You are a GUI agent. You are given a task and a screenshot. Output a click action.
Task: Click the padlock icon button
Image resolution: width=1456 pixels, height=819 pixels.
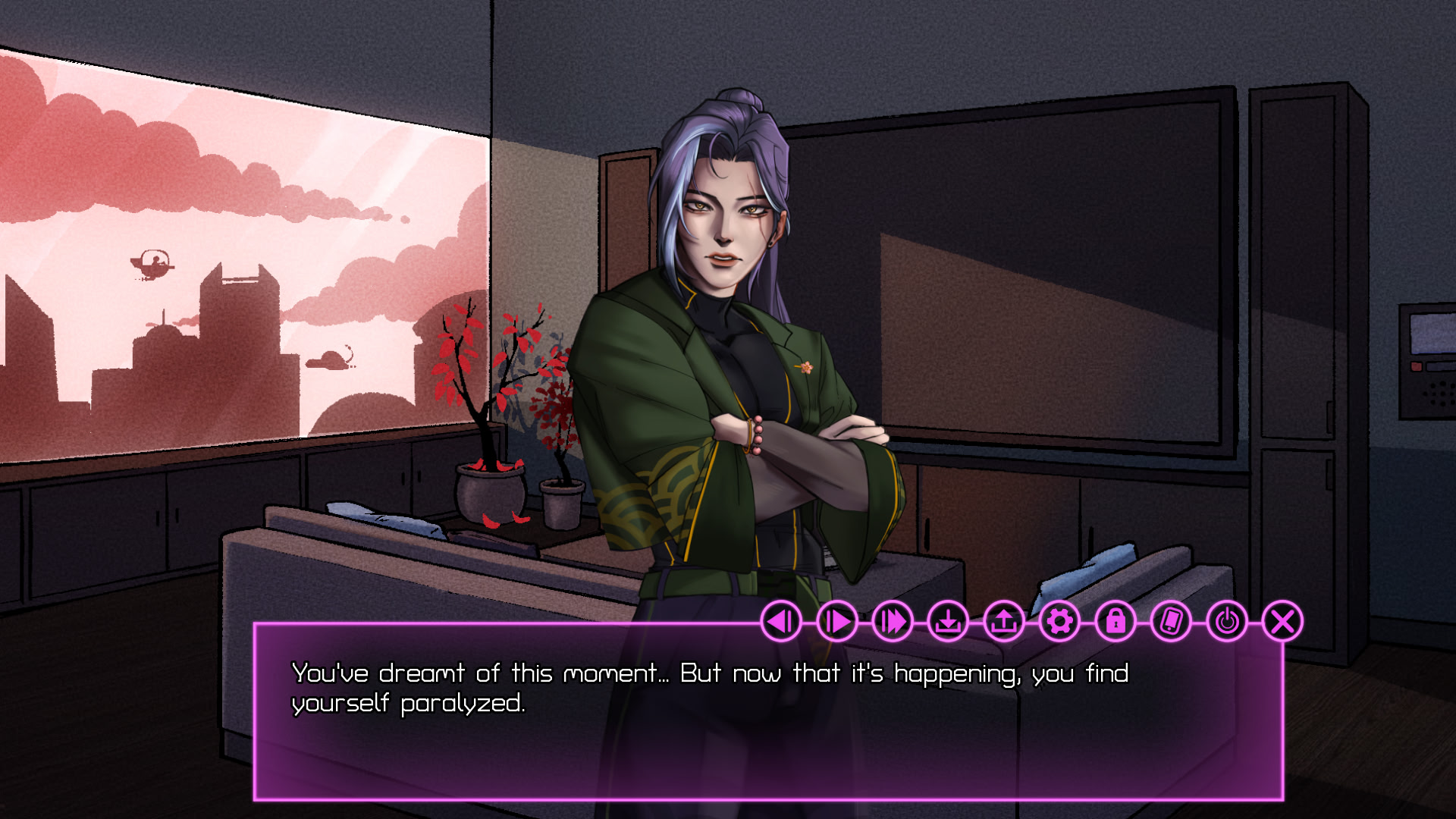pos(1116,622)
